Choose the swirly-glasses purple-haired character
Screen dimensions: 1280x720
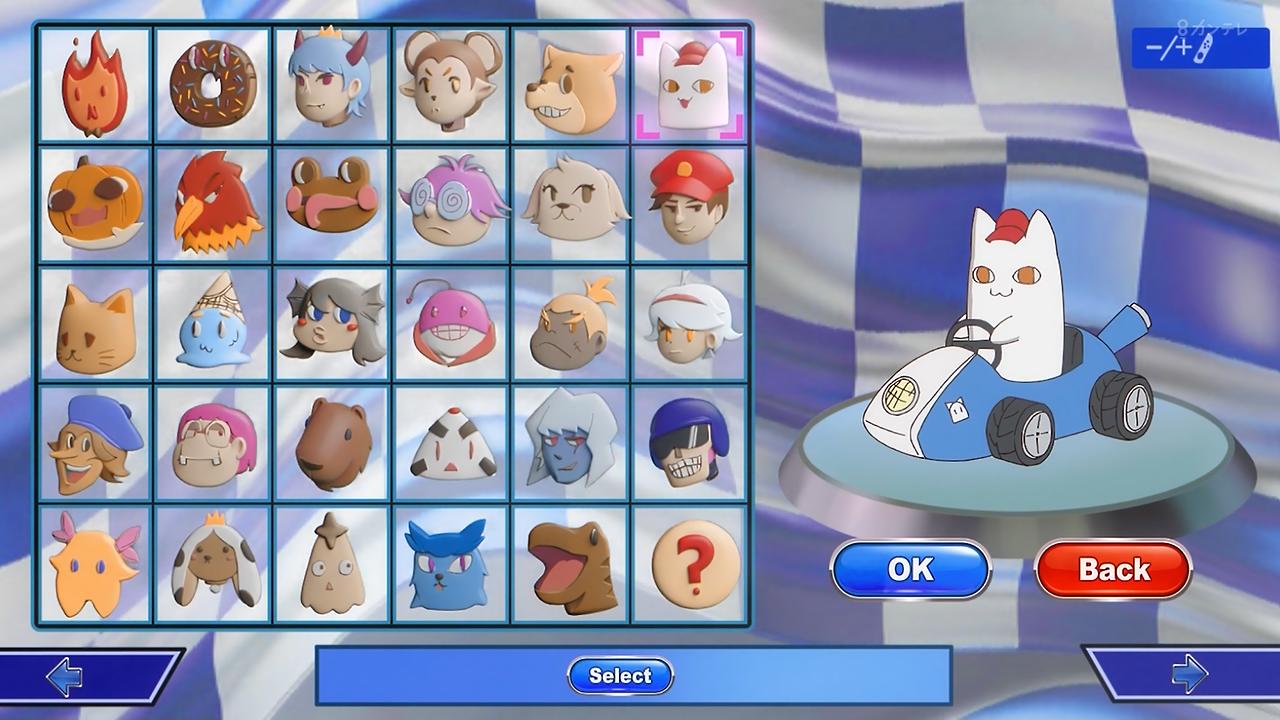450,204
